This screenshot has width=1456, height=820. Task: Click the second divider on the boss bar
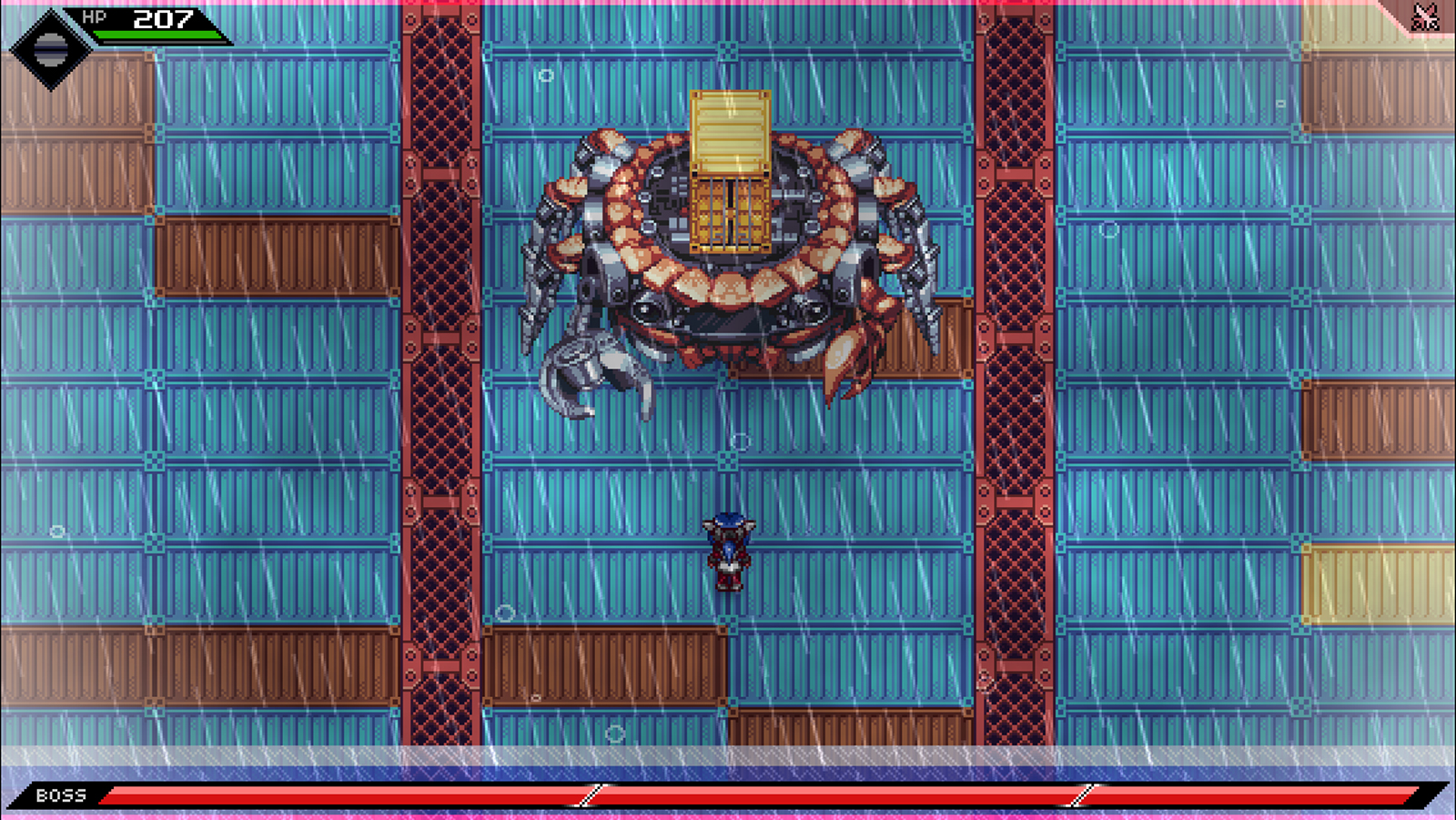[1081, 793]
